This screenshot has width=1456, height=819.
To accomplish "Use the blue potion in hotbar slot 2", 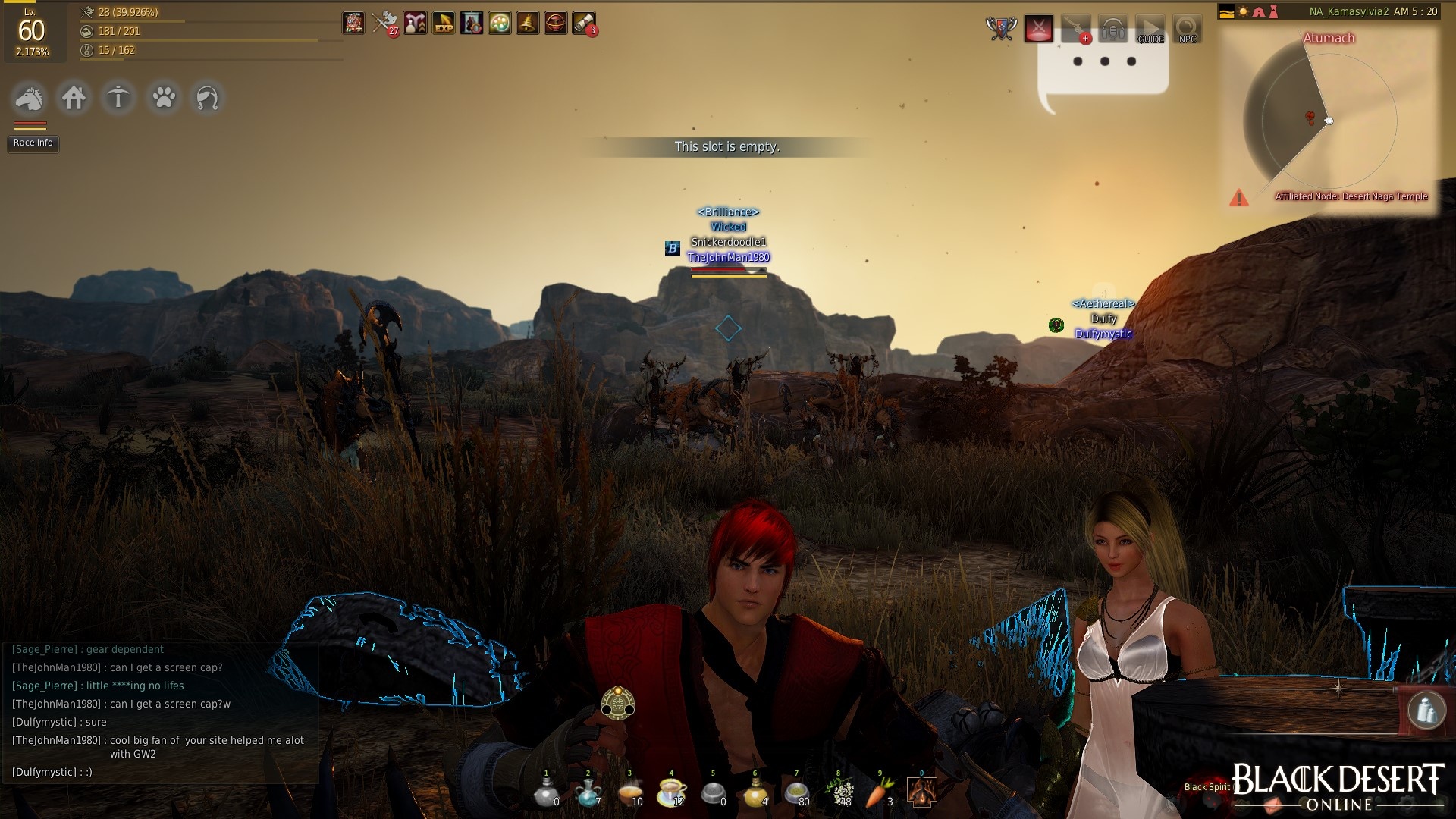I will tap(587, 792).
